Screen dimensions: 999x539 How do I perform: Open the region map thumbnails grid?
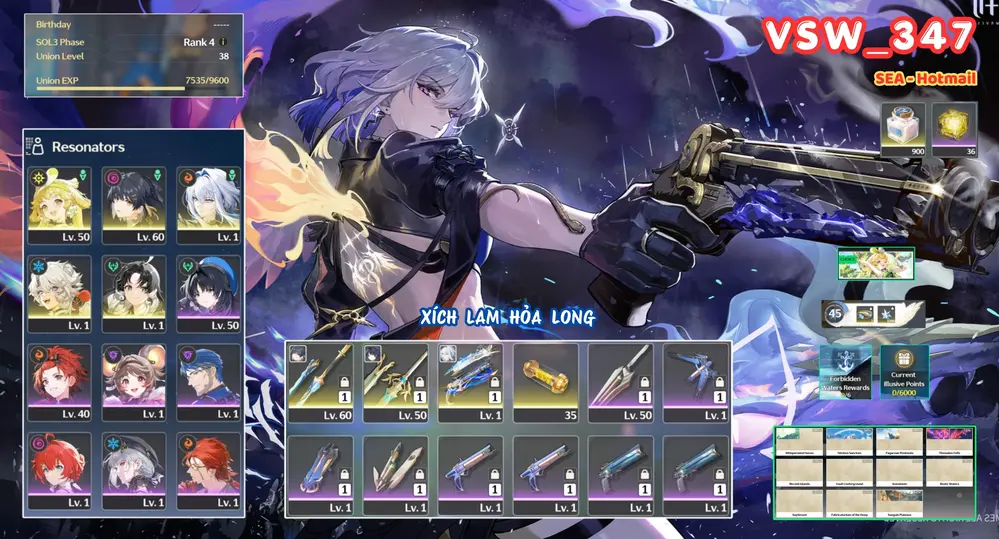pos(874,474)
